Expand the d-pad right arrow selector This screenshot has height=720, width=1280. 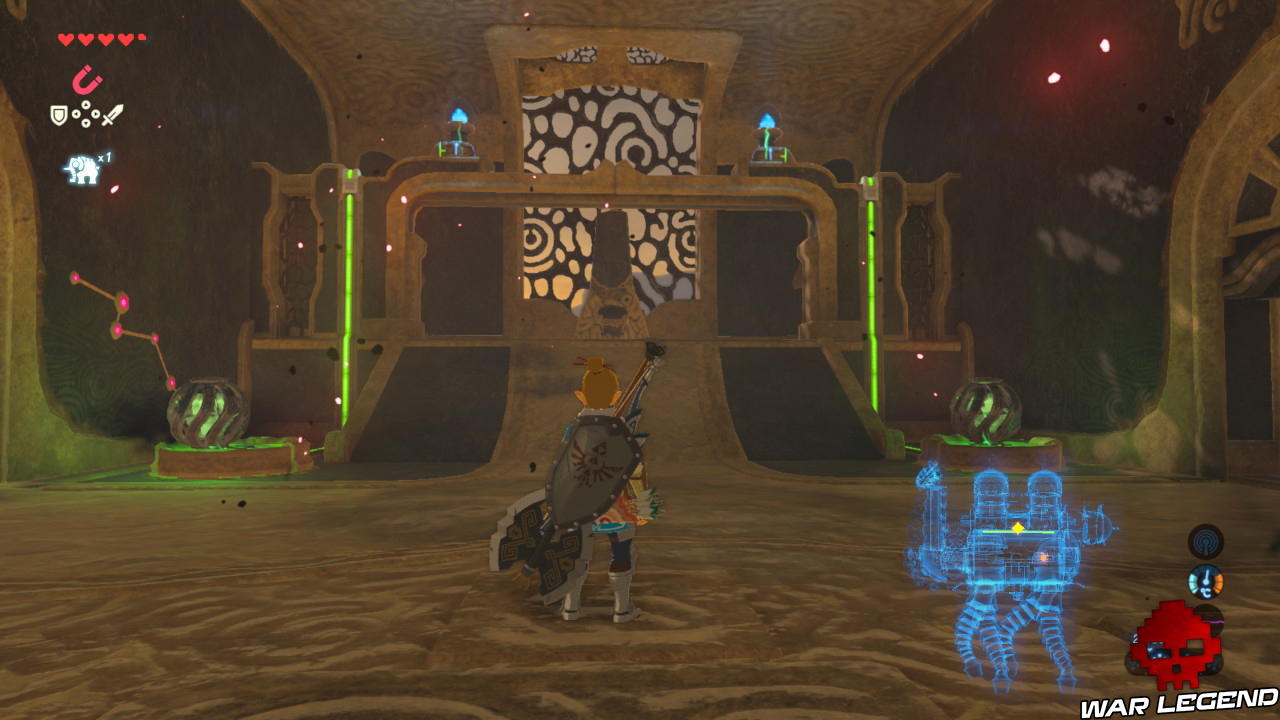[x=95, y=114]
